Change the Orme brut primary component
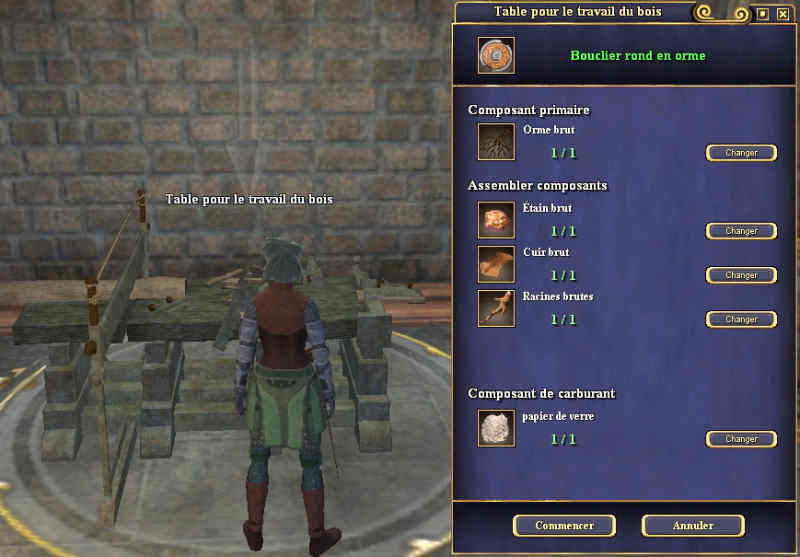Screen dimensions: 800x557 coord(741,153)
